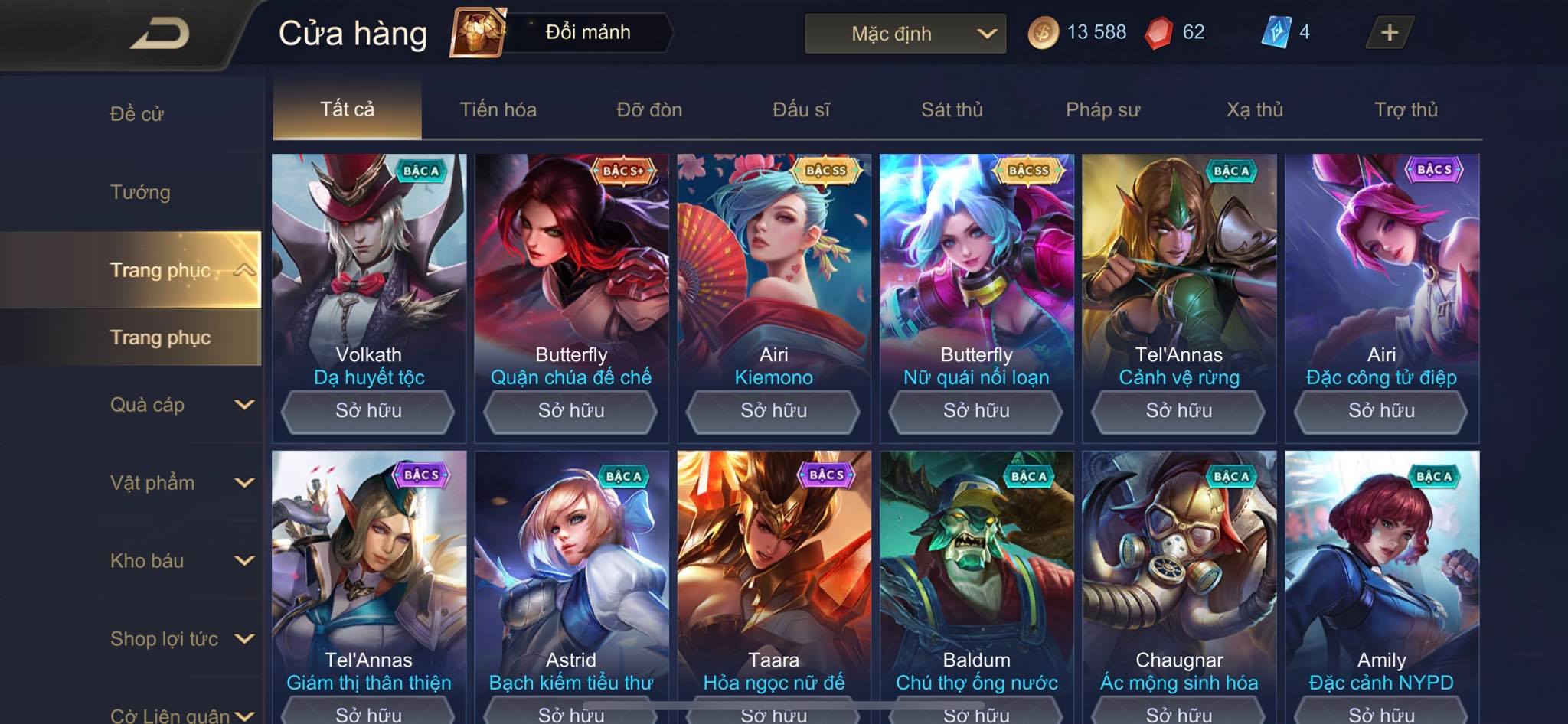The height and width of the screenshot is (724, 1568).
Task: View the Xạ thủ tab
Action: 1254,109
